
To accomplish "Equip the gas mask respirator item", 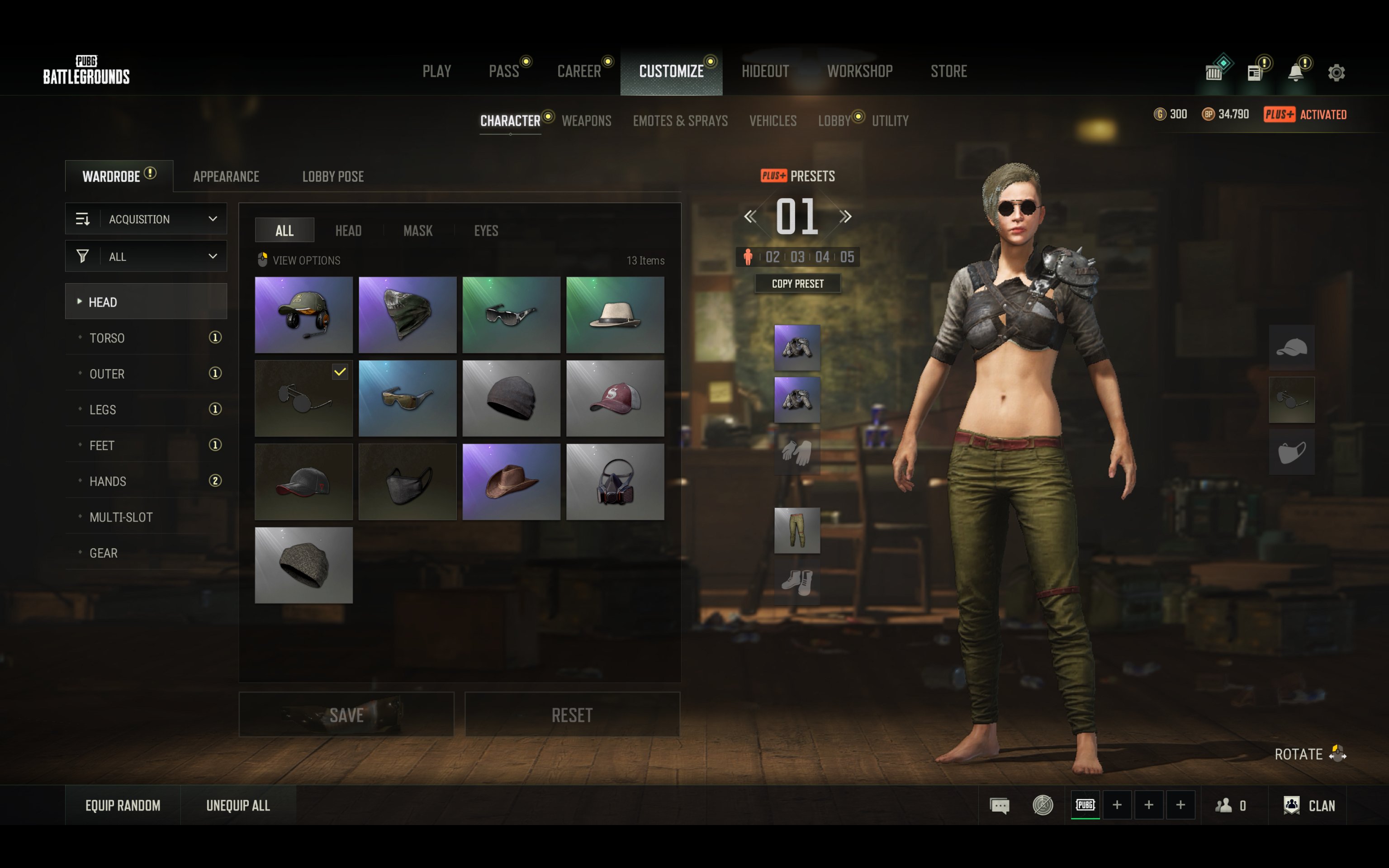I will coord(615,481).
